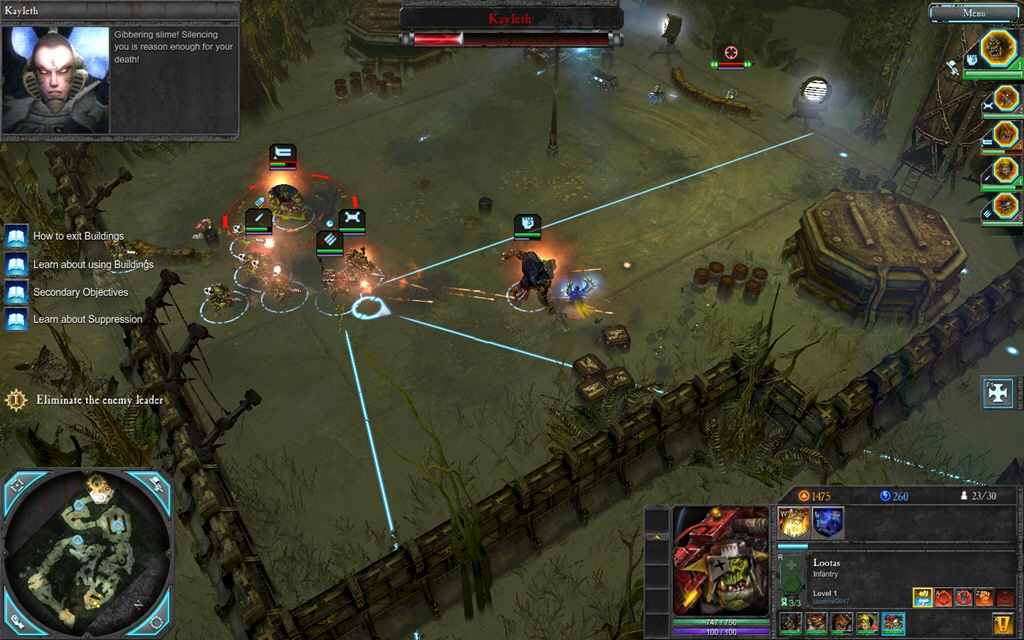Click the tactical minimap
Image resolution: width=1024 pixels, height=640 pixels.
(x=88, y=554)
